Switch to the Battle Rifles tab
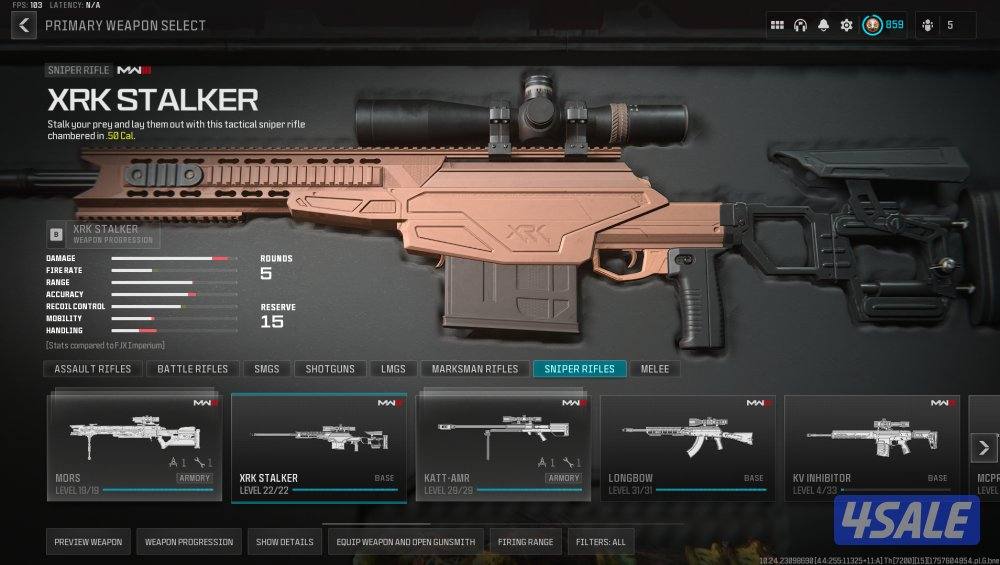Viewport: 1000px width, 565px height. tap(193, 369)
